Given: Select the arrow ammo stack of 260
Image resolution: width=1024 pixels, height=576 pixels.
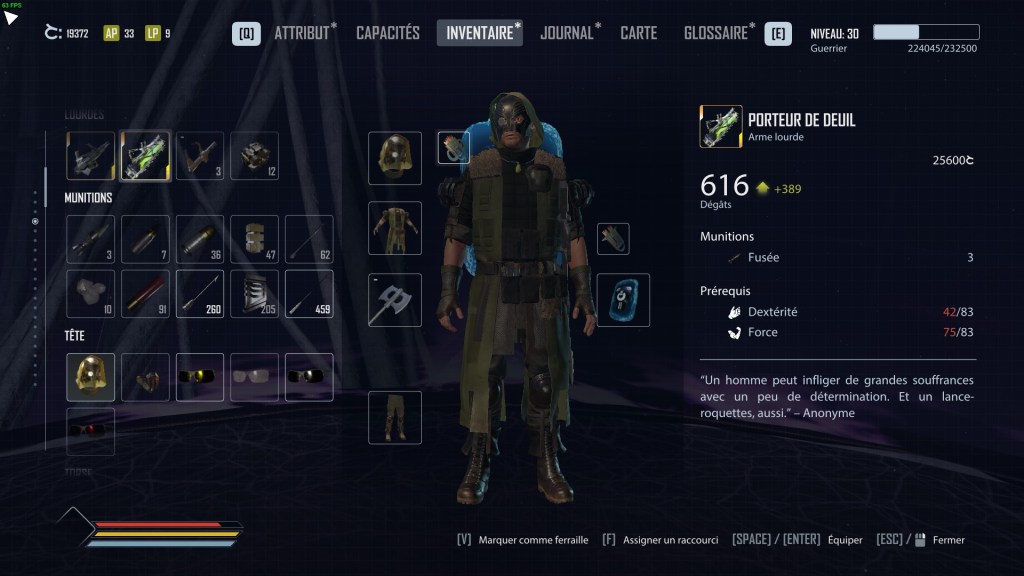Looking at the screenshot, I should (200, 294).
